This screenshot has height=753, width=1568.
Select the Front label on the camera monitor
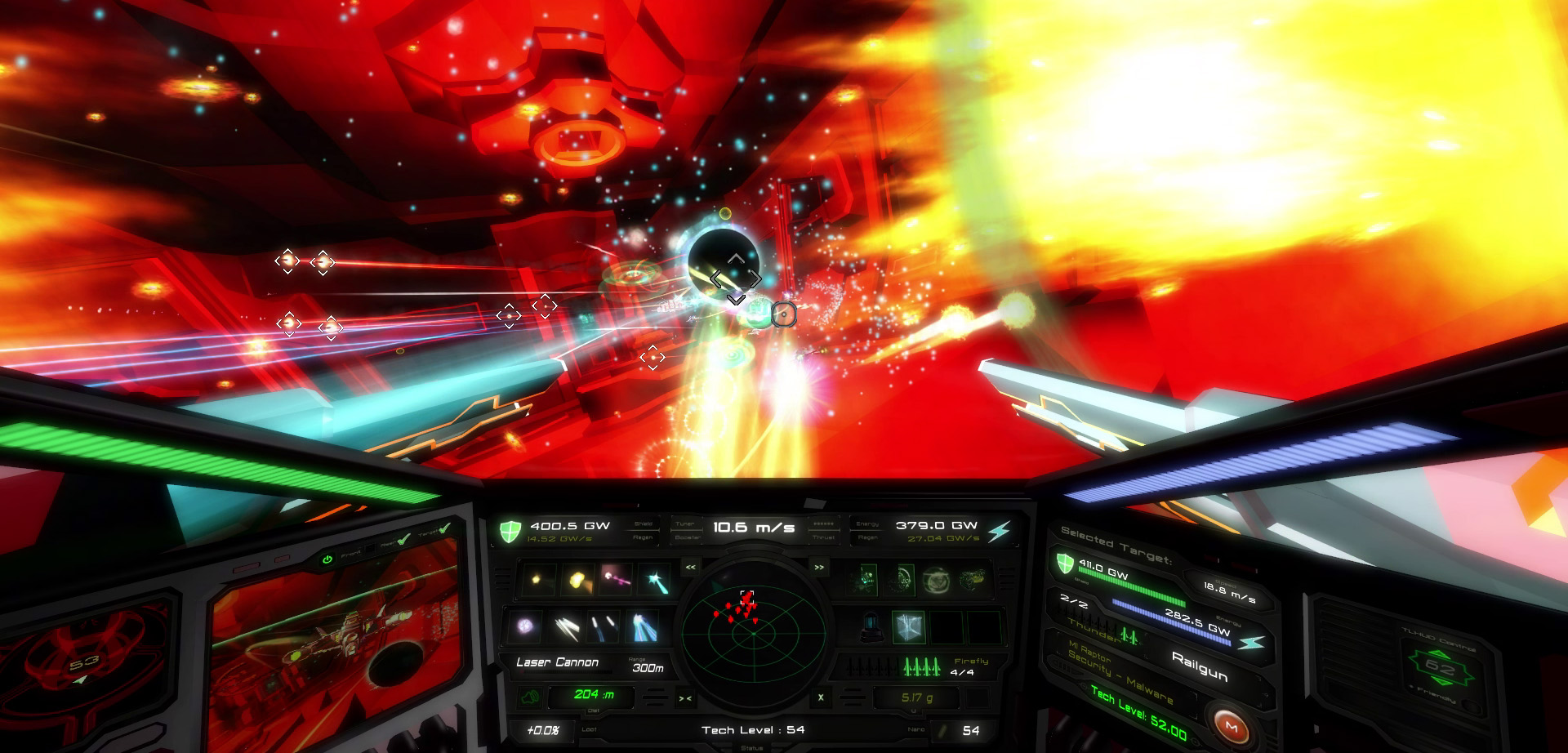tap(351, 555)
